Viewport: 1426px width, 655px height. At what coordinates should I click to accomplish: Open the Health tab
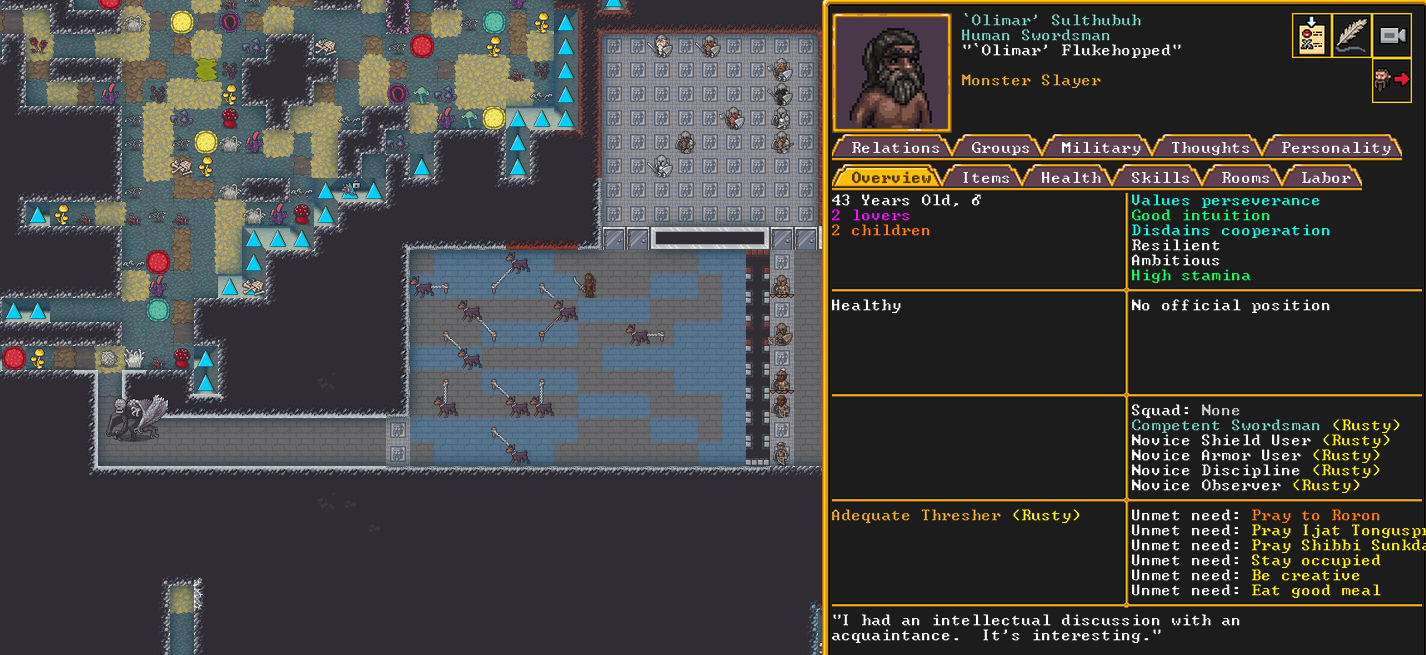pyautogui.click(x=1070, y=177)
